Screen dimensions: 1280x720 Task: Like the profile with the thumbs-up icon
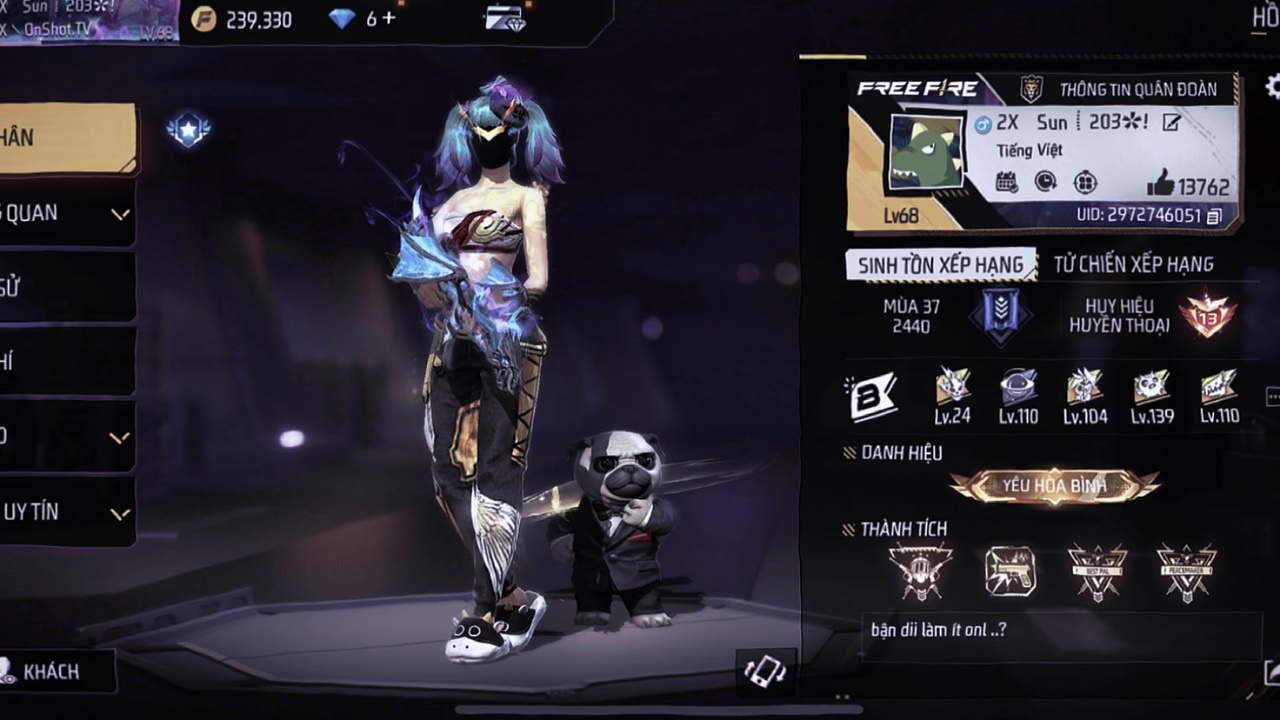tap(1160, 183)
